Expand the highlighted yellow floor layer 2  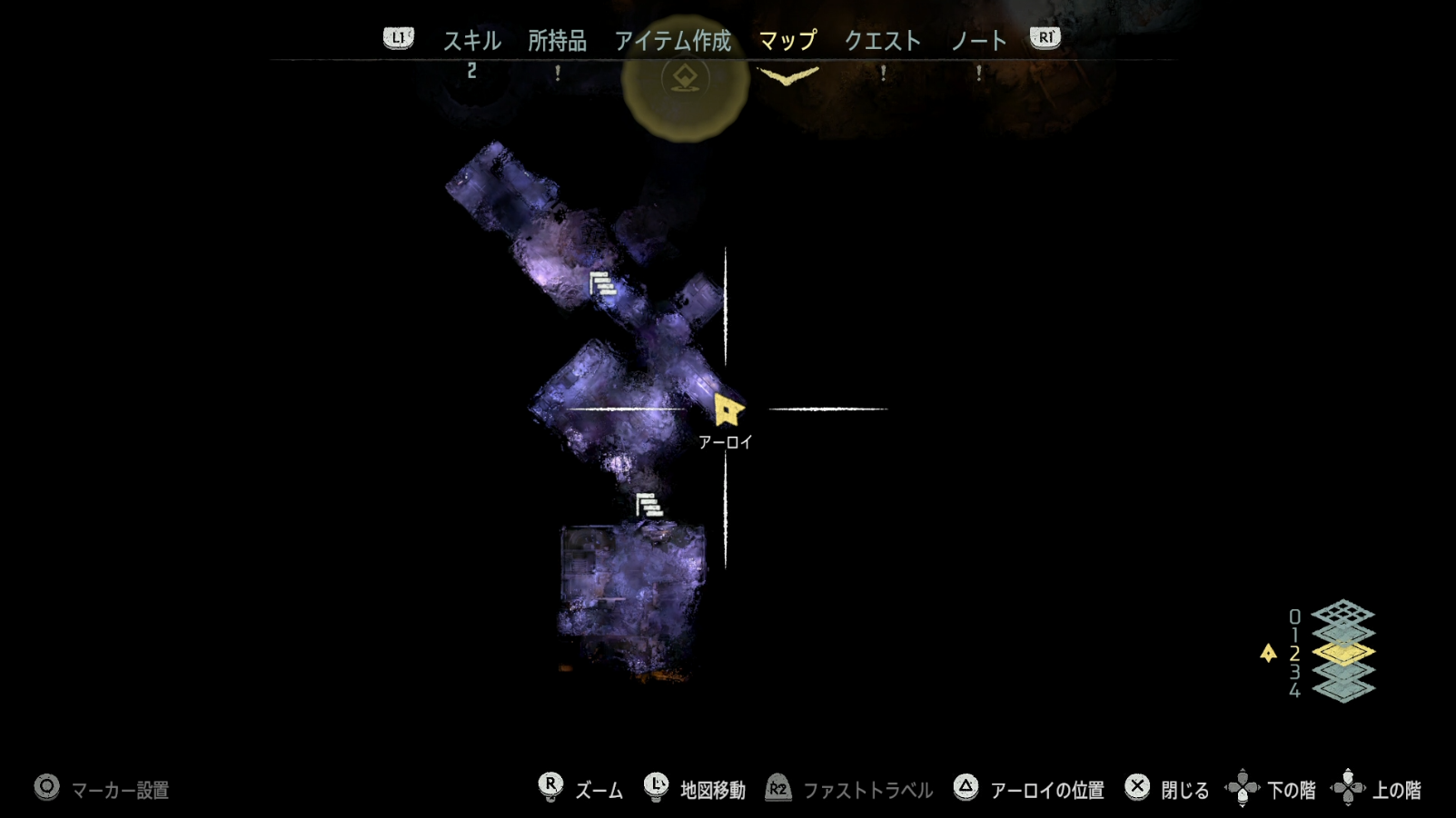click(1342, 652)
